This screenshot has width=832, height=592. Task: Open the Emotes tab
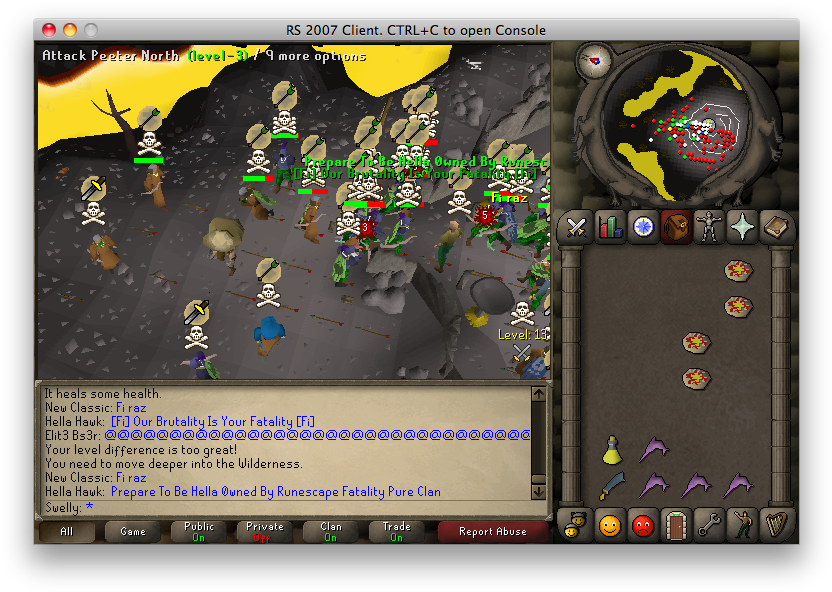[x=742, y=523]
